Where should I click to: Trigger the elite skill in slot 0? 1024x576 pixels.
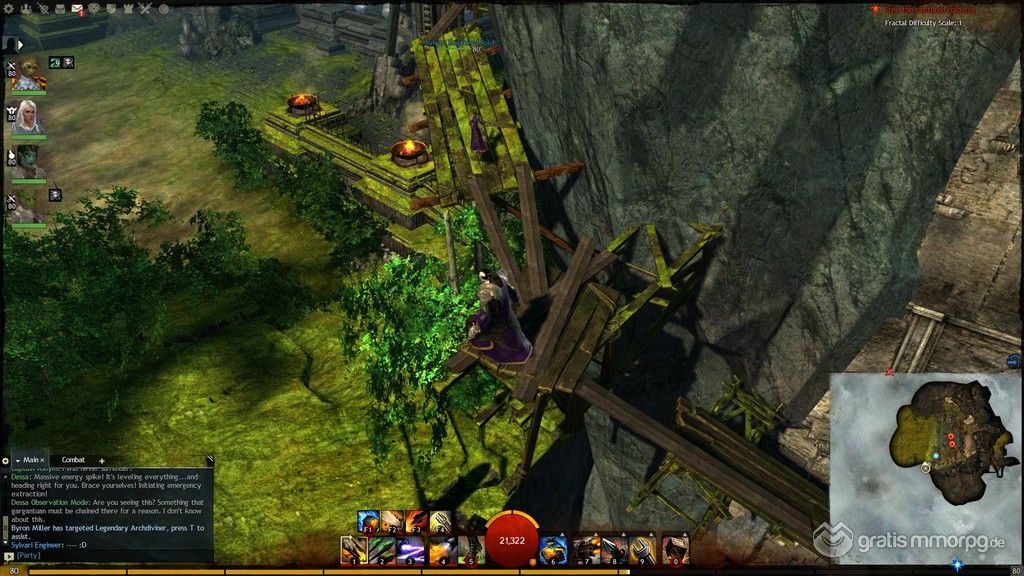677,548
